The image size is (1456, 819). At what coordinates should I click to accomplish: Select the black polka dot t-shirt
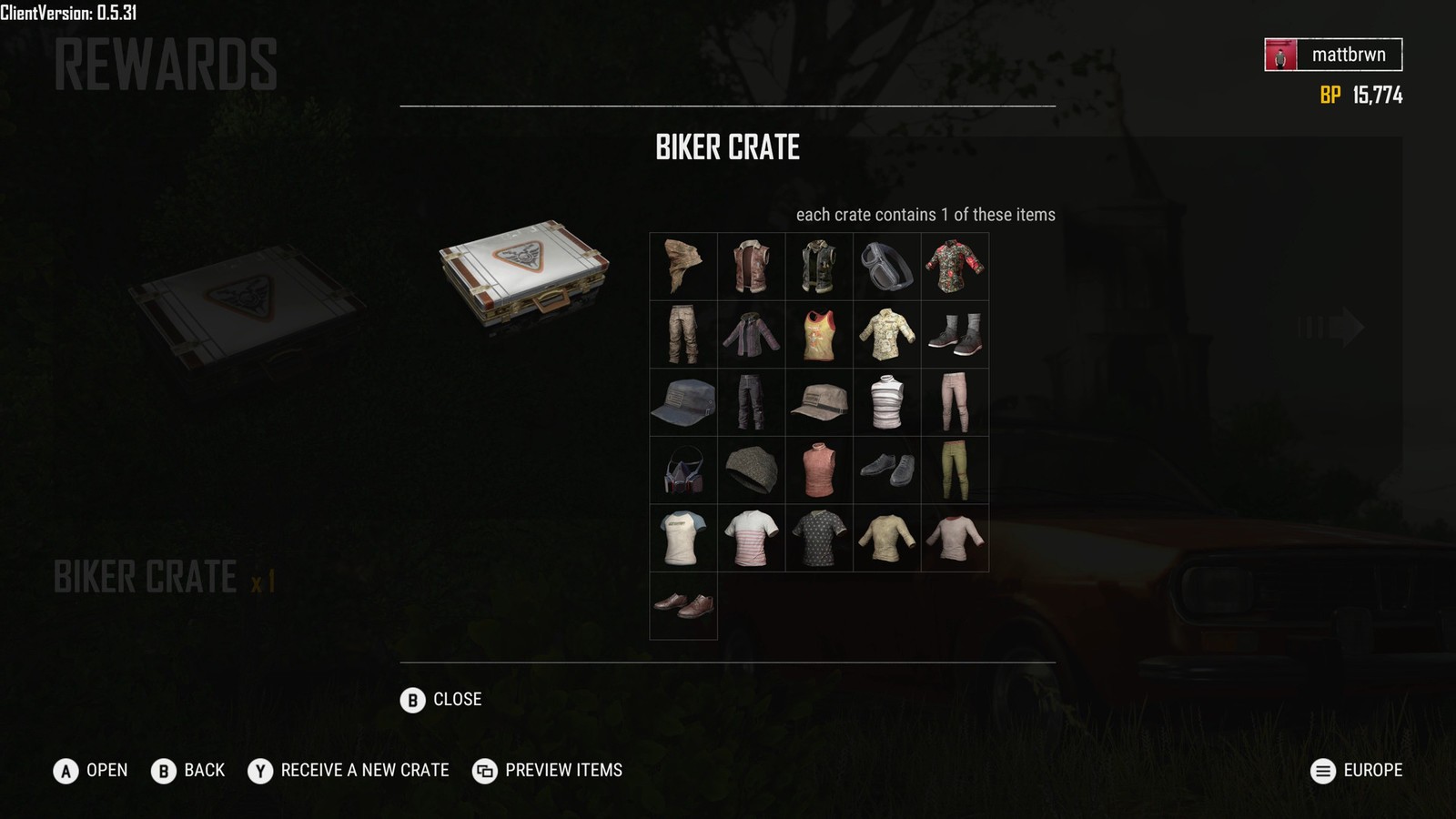(819, 539)
